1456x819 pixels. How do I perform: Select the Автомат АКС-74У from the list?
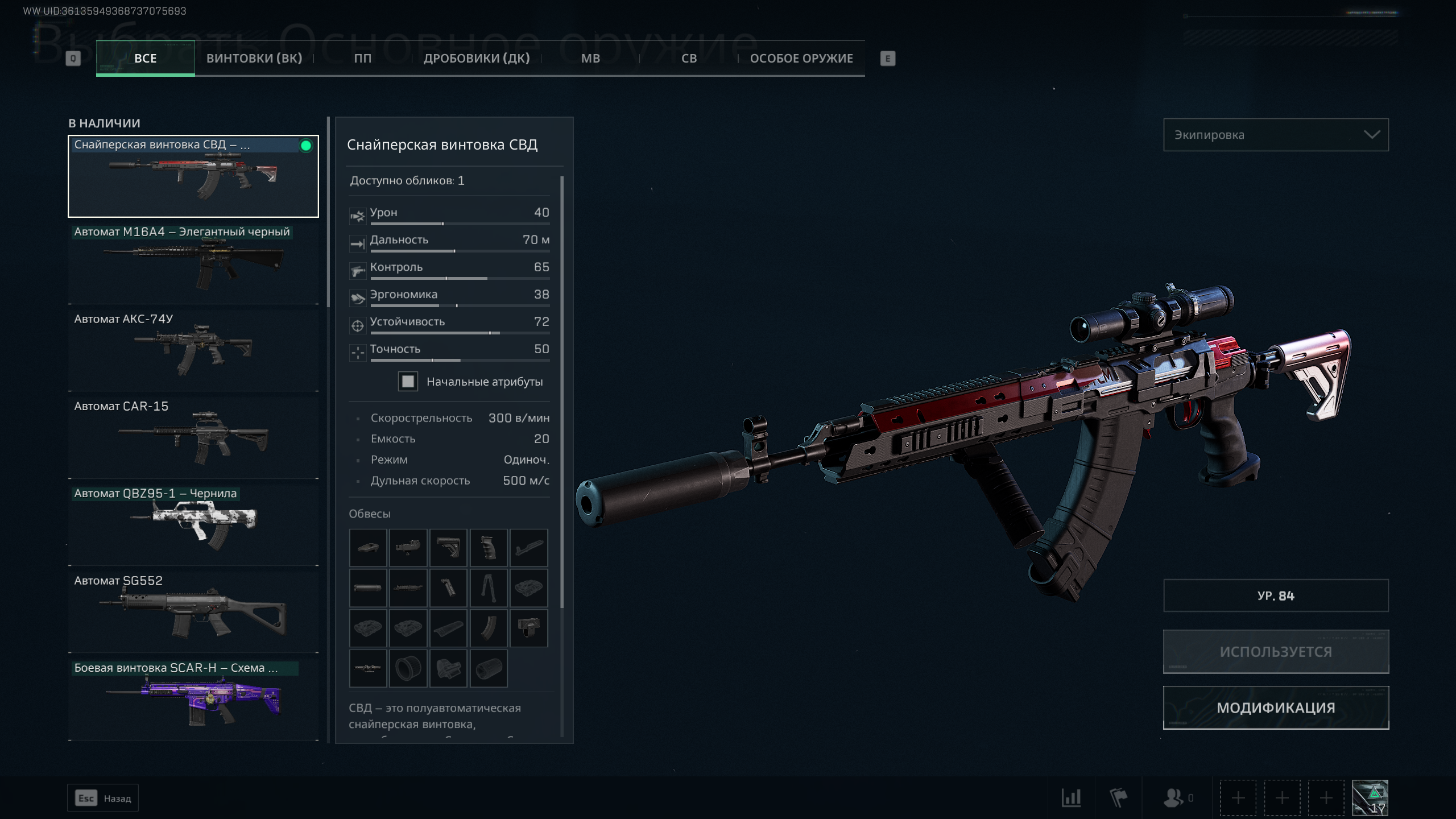(193, 348)
